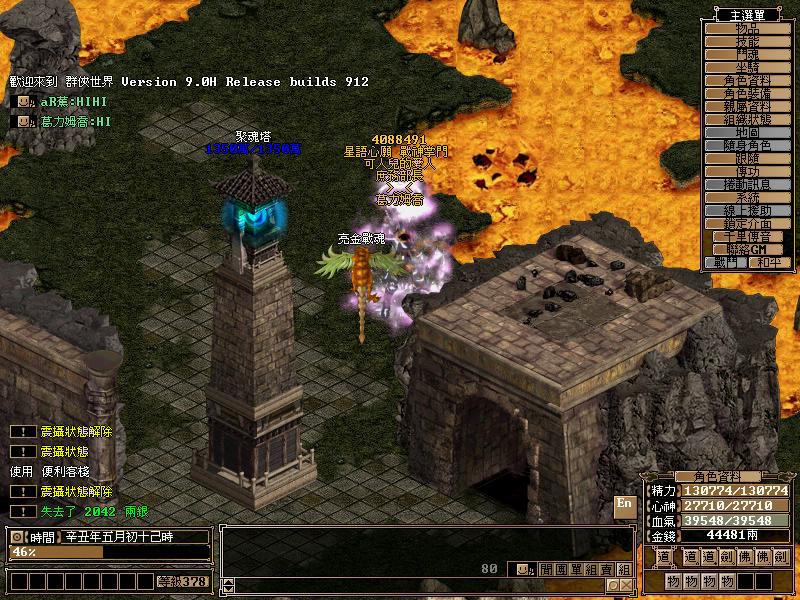Choose the 隨身角色 companion character entry
The image size is (800, 600).
point(747,145)
